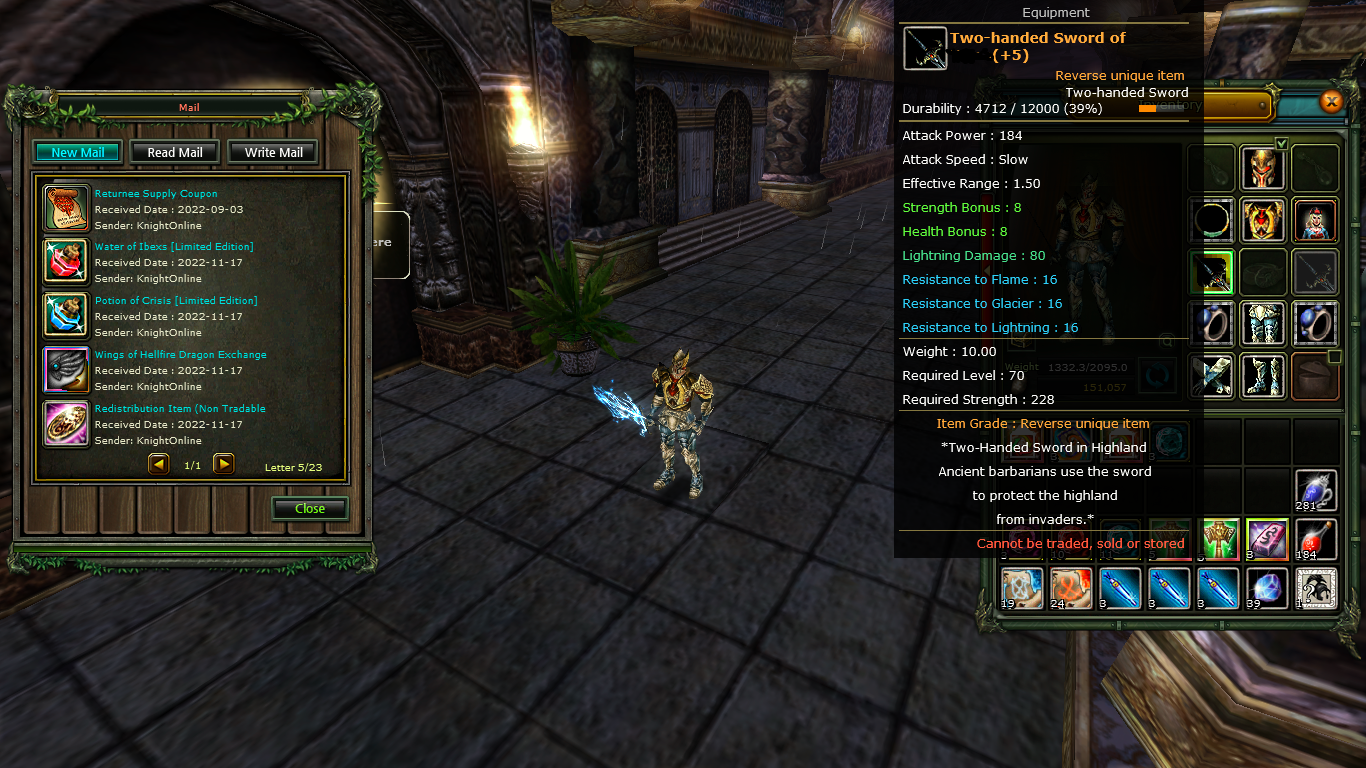Open the next mail page with right arrow
The width and height of the screenshot is (1366, 768).
coord(222,463)
